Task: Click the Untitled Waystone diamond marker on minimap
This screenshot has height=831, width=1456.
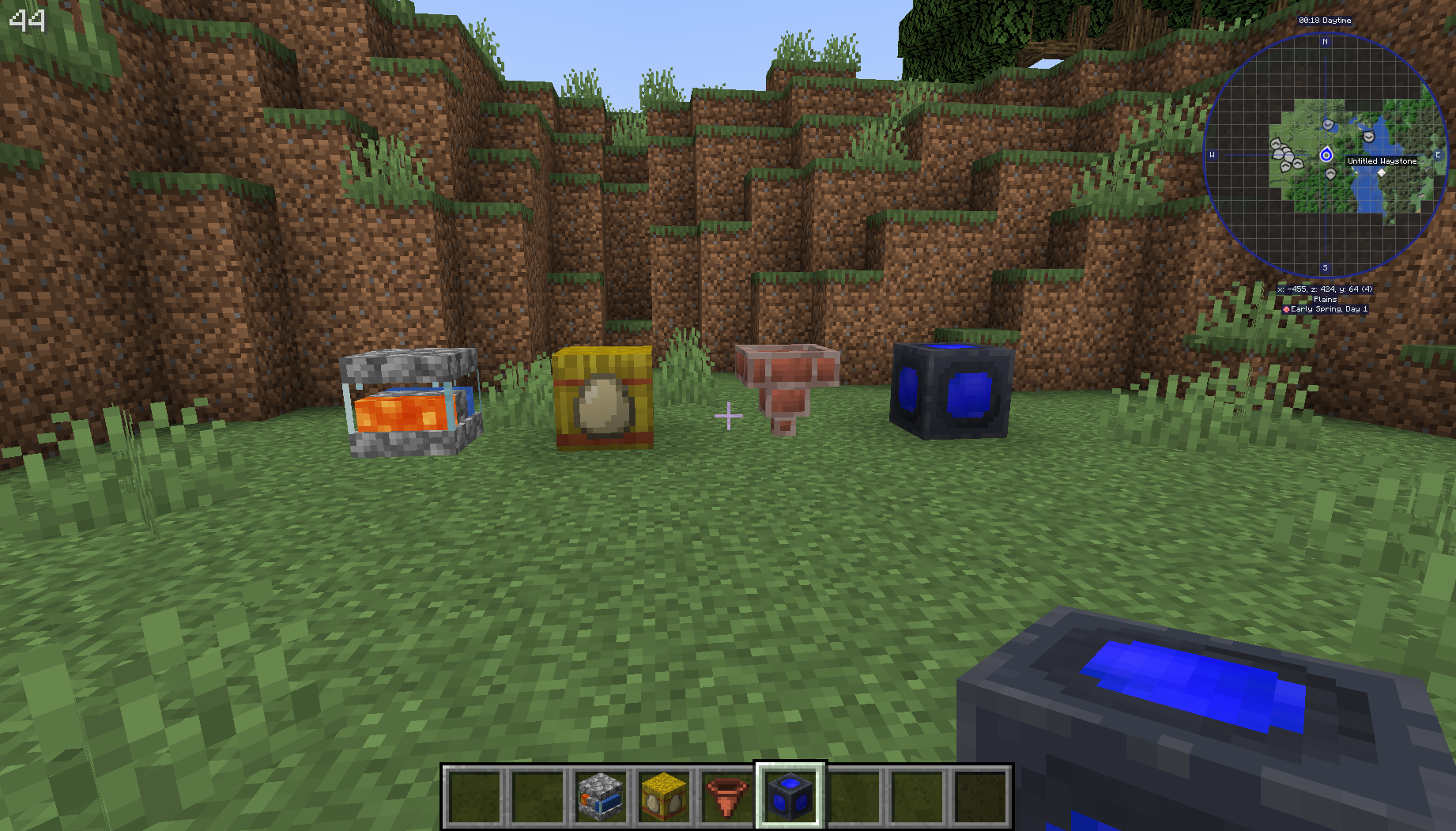Action: tap(1381, 172)
